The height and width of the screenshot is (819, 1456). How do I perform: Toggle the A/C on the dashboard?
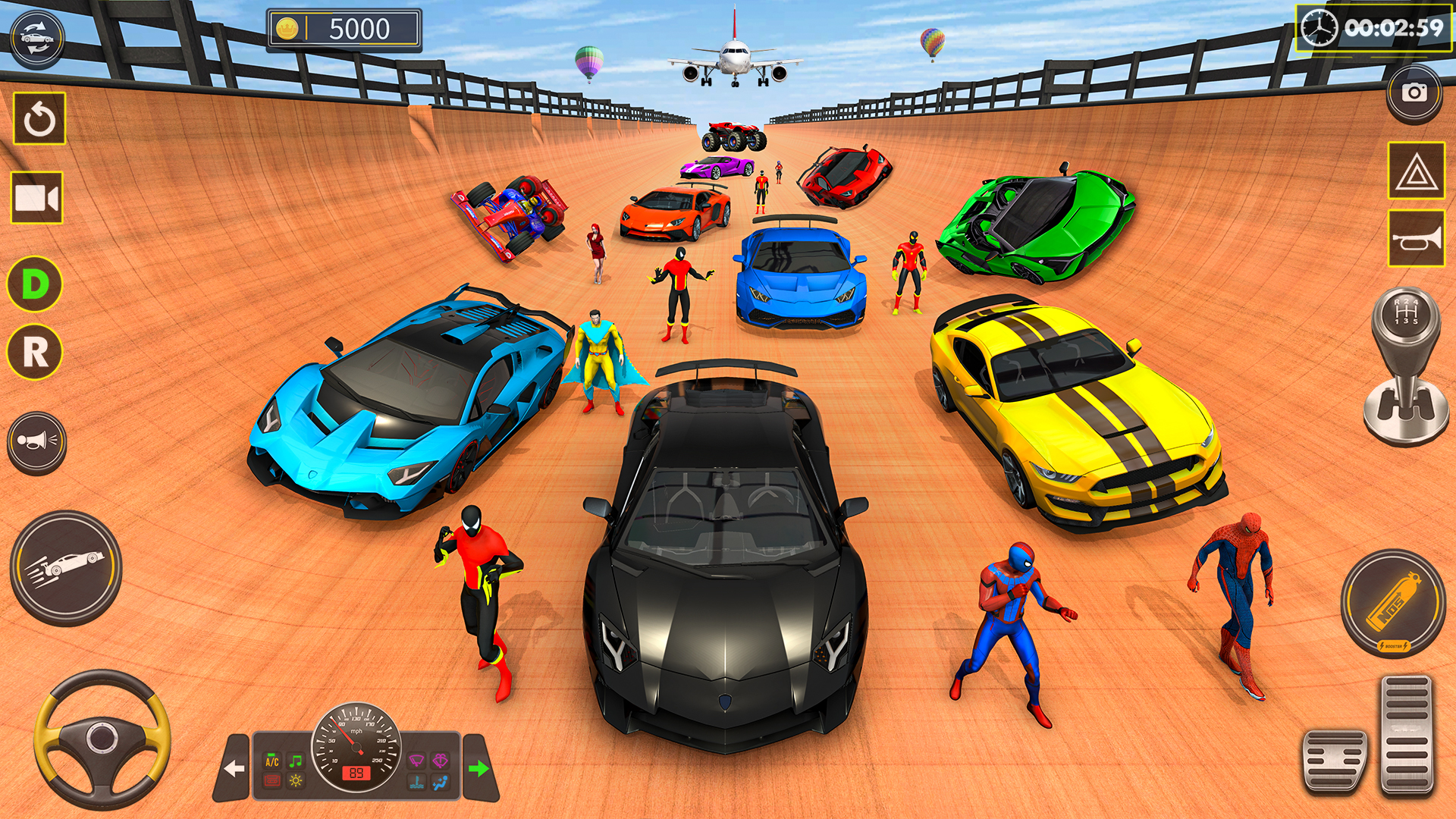[271, 759]
